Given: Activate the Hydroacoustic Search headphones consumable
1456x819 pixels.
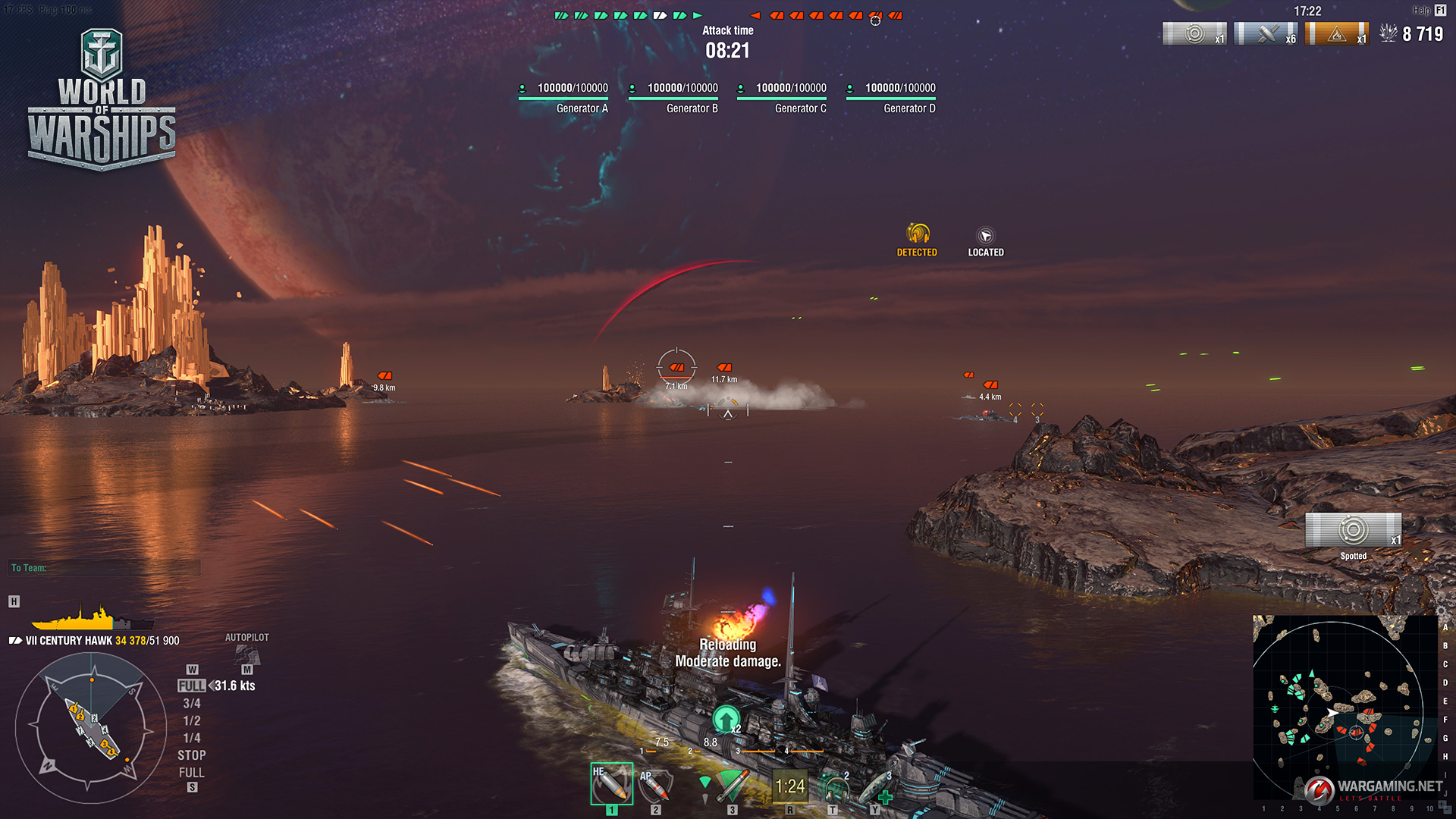Looking at the screenshot, I should [834, 788].
